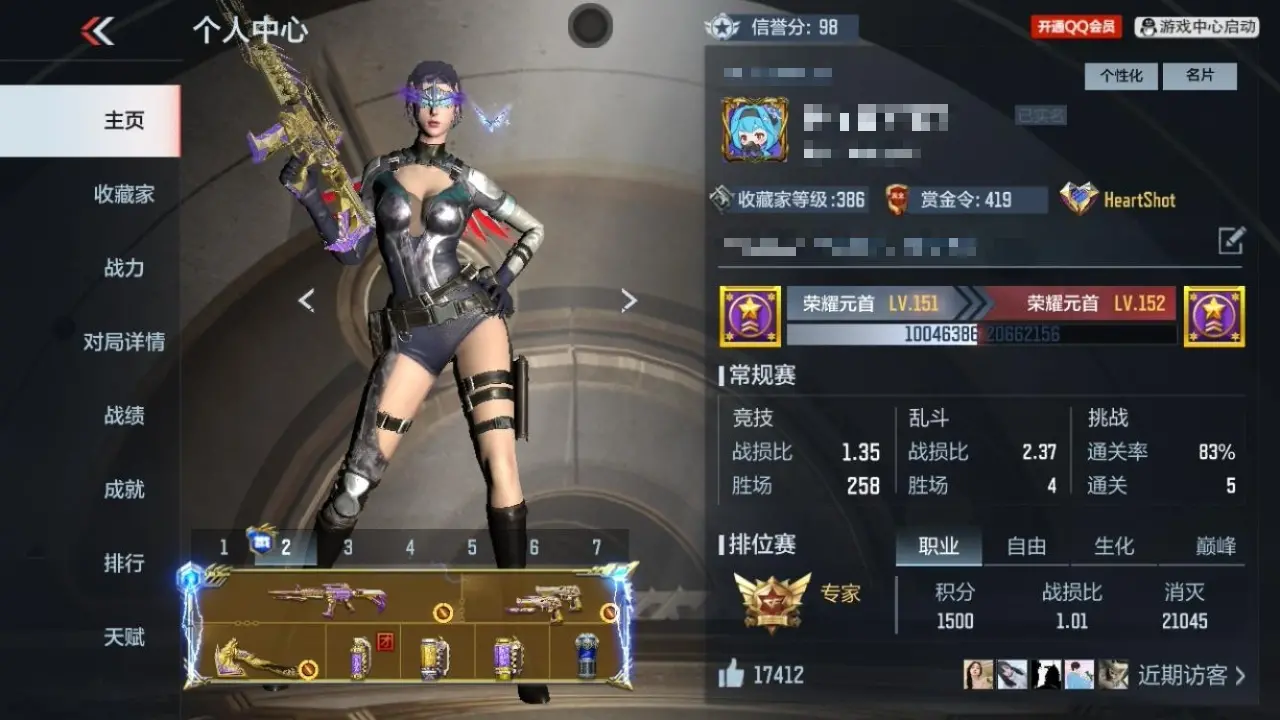Go back with the double-arrow button
This screenshot has width=1280, height=720.
98,31
